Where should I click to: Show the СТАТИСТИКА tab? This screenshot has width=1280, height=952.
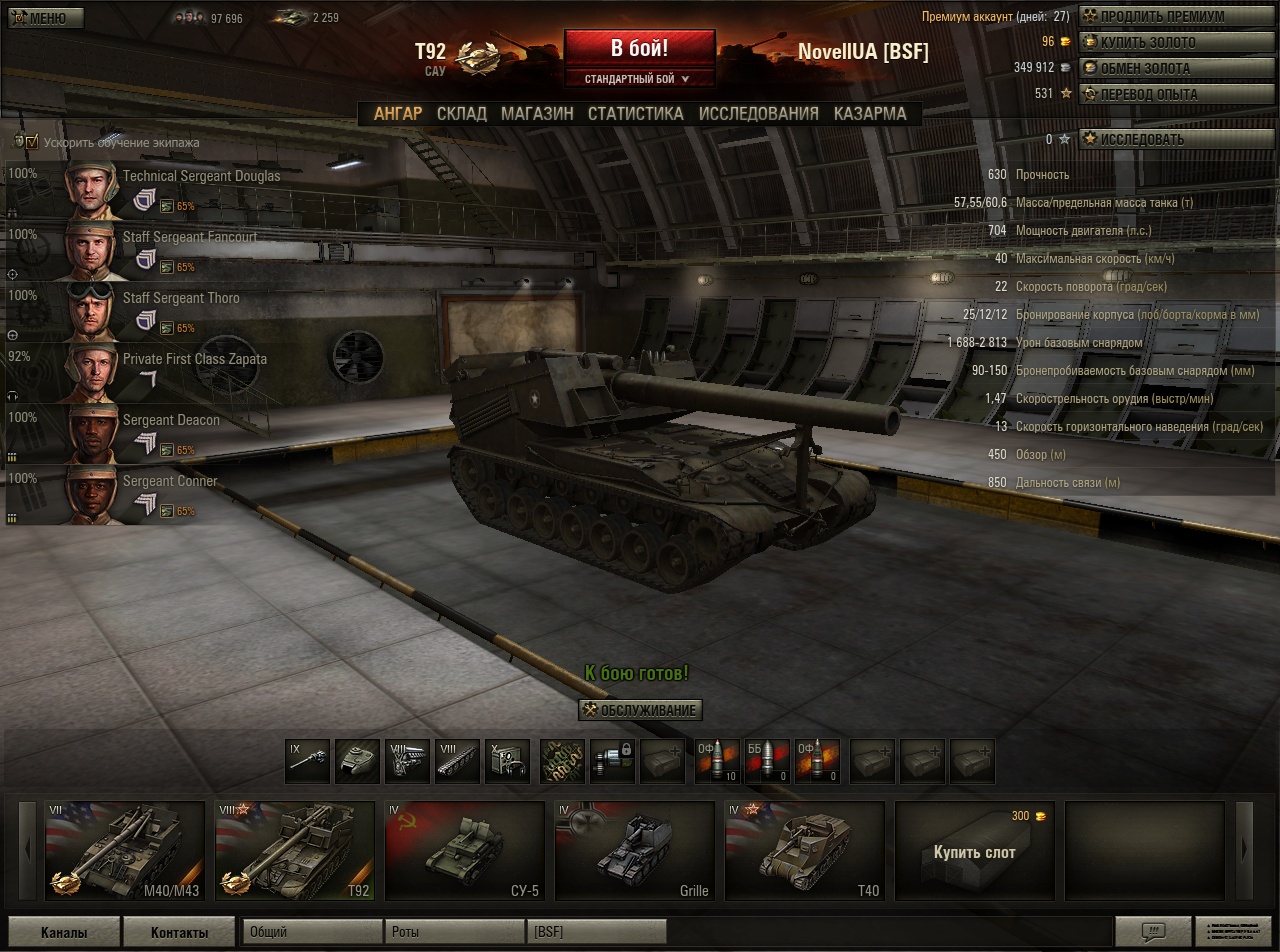(x=635, y=114)
